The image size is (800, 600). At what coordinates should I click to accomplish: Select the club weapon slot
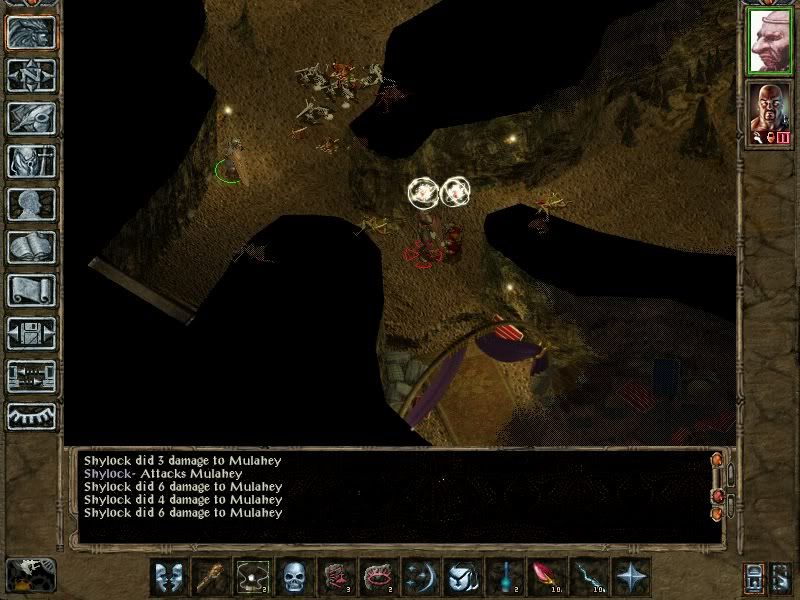[x=210, y=577]
